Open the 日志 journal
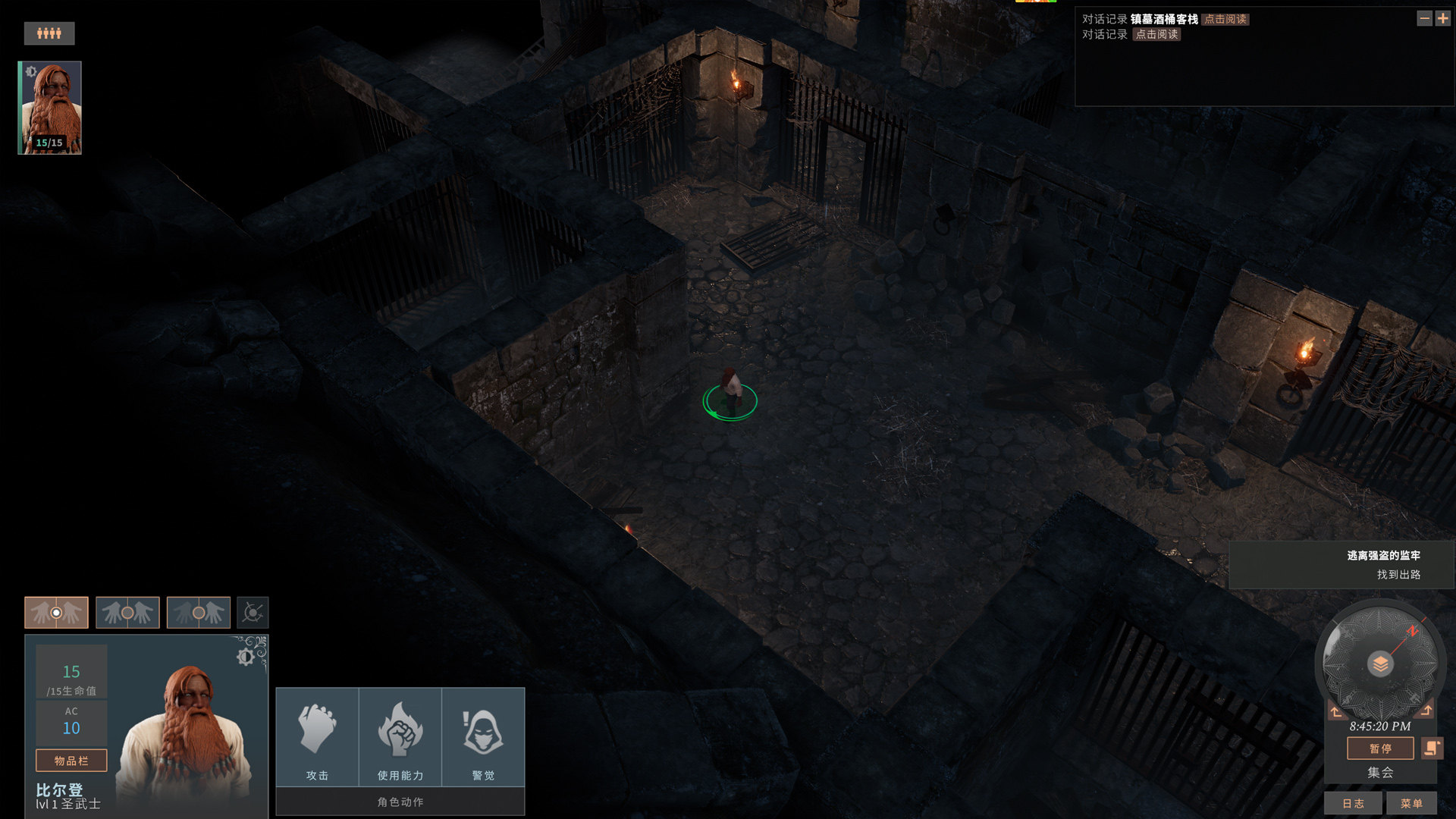 click(x=1353, y=803)
